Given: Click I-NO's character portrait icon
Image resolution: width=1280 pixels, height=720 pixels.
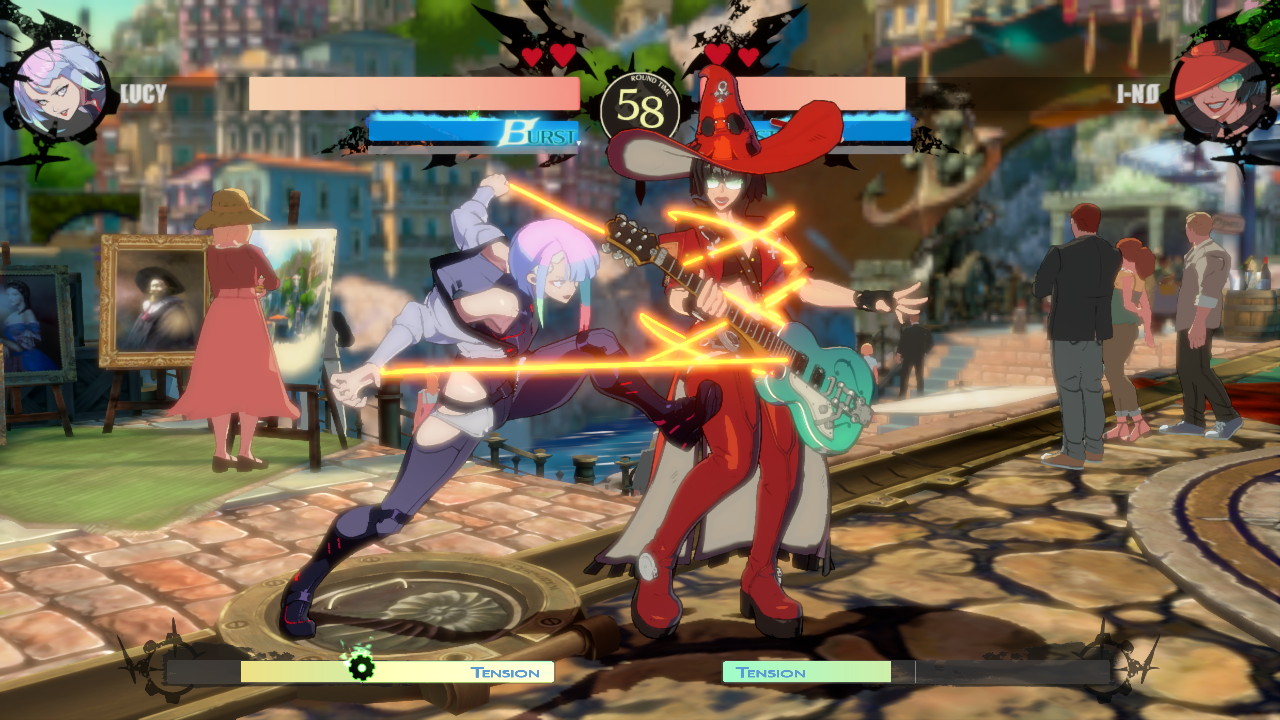Looking at the screenshot, I should pyautogui.click(x=1222, y=85).
